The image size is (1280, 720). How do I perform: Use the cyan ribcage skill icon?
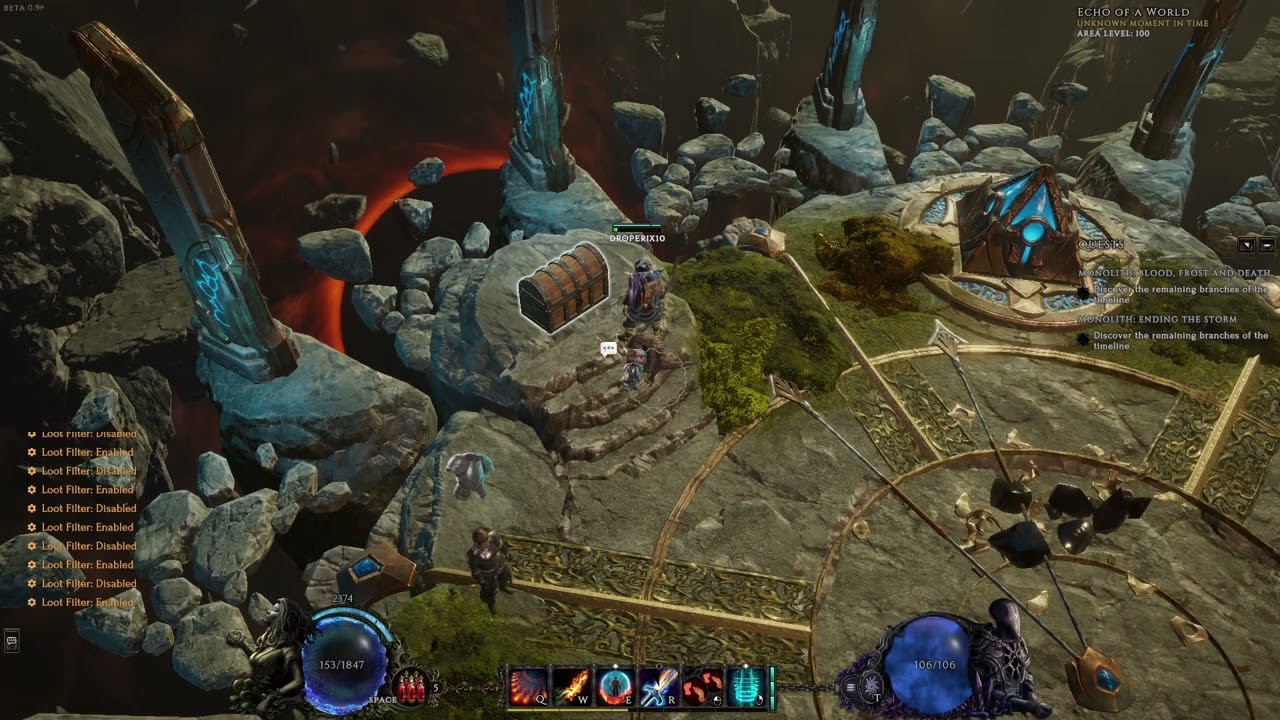pos(745,687)
